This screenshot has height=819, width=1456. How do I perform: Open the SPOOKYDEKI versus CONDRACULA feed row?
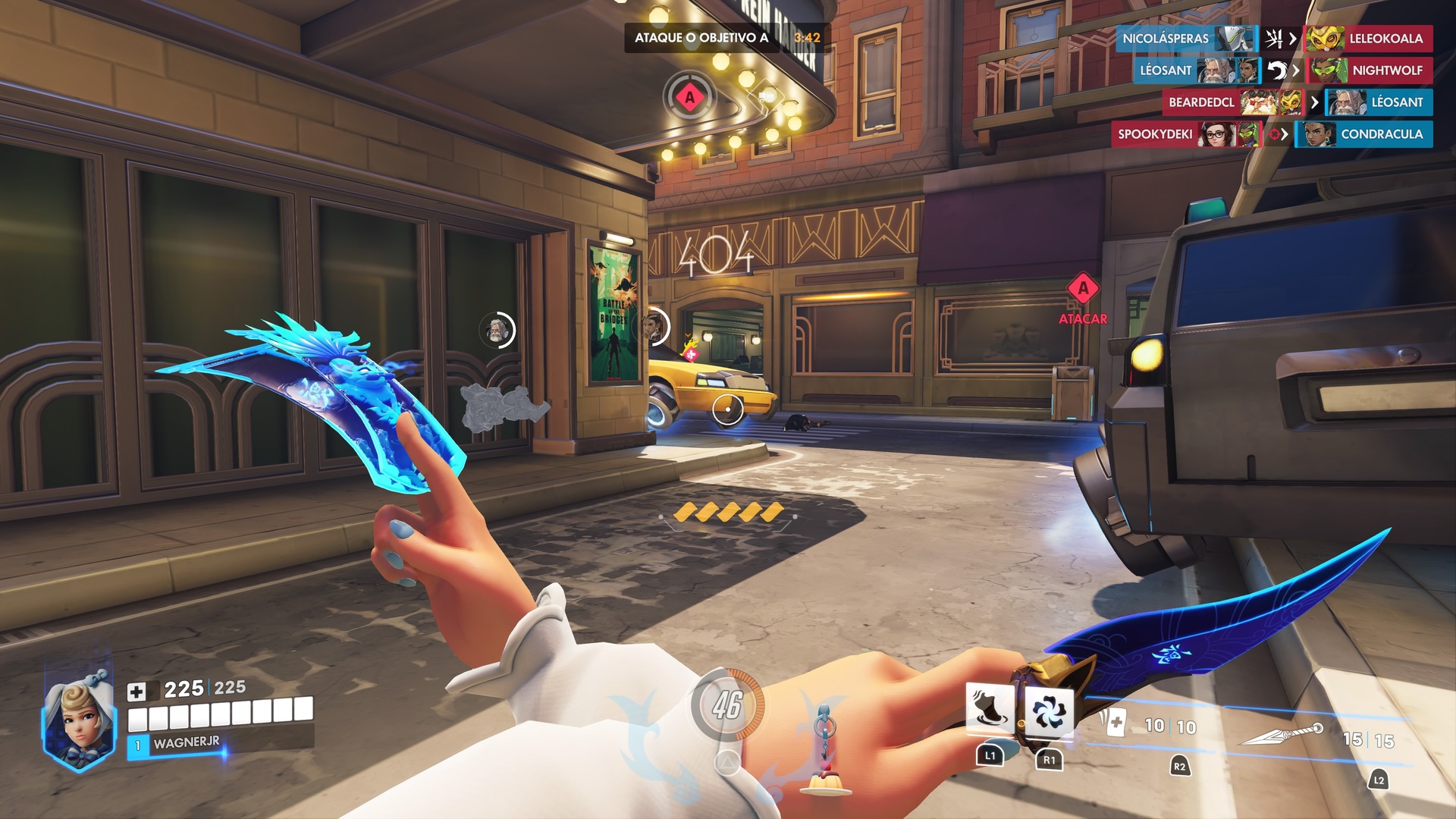[x=1272, y=134]
